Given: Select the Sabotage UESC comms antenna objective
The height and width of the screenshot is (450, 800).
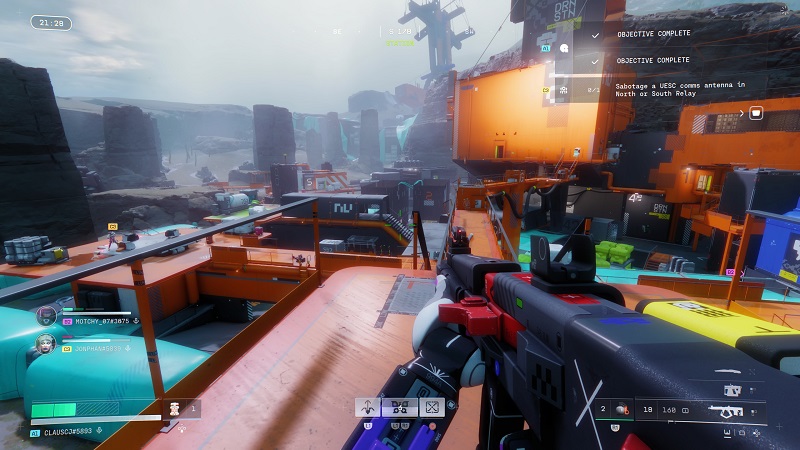Looking at the screenshot, I should tap(662, 89).
